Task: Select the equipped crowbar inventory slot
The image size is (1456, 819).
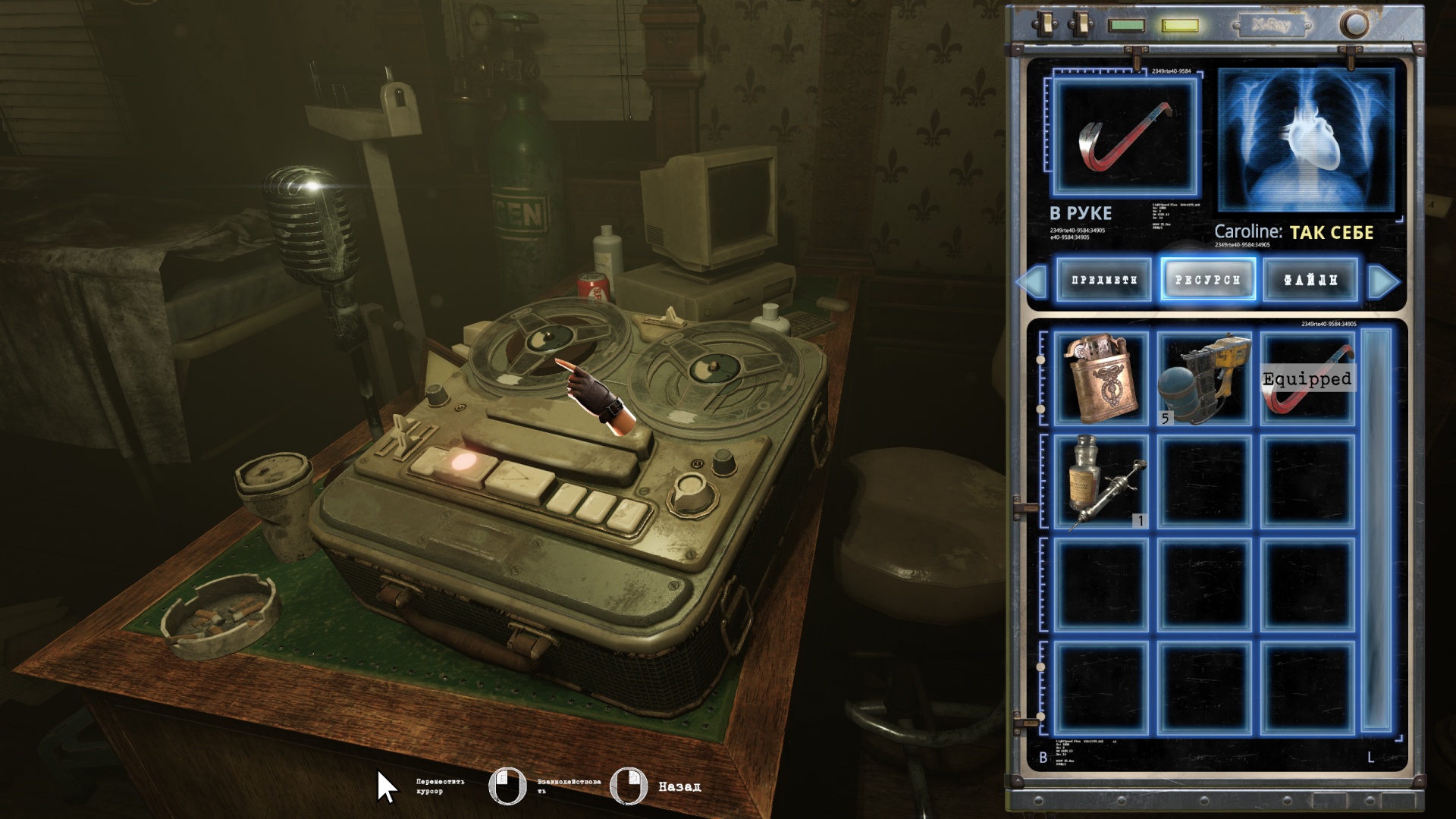Action: point(1307,378)
